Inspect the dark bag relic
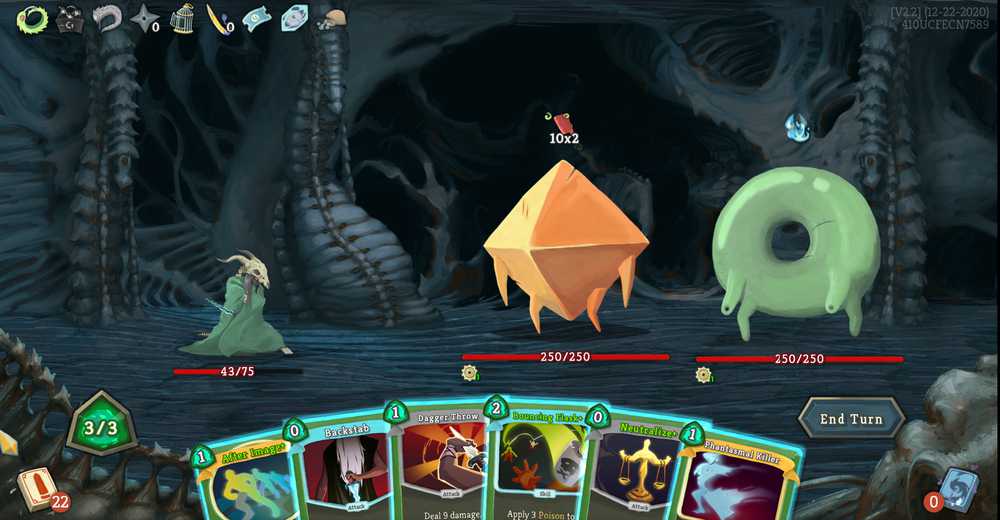Screen dimensions: 1000x520 click(69, 18)
